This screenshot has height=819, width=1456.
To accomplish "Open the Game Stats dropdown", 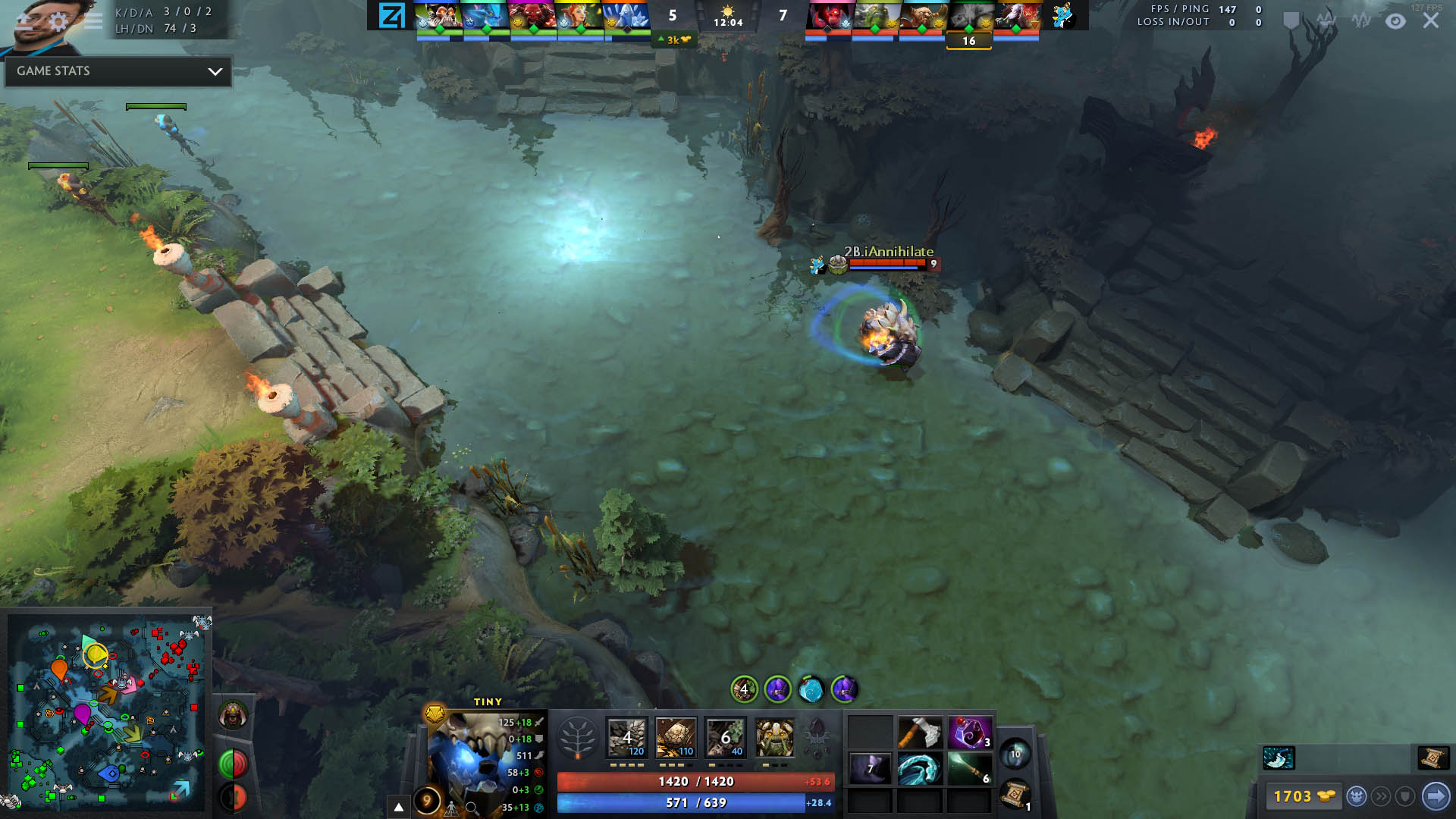I will (x=118, y=71).
